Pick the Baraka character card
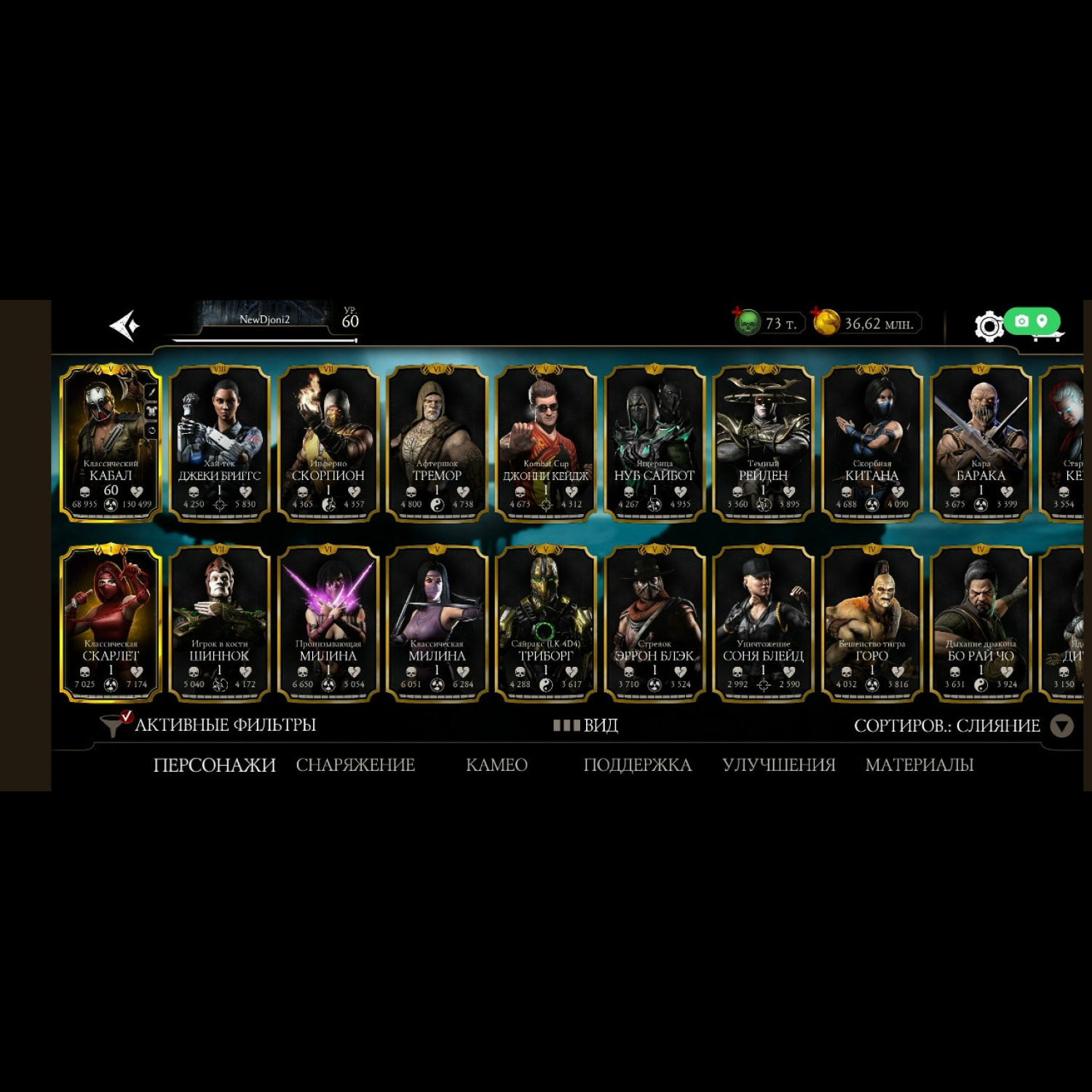1092x1092 pixels. click(981, 443)
